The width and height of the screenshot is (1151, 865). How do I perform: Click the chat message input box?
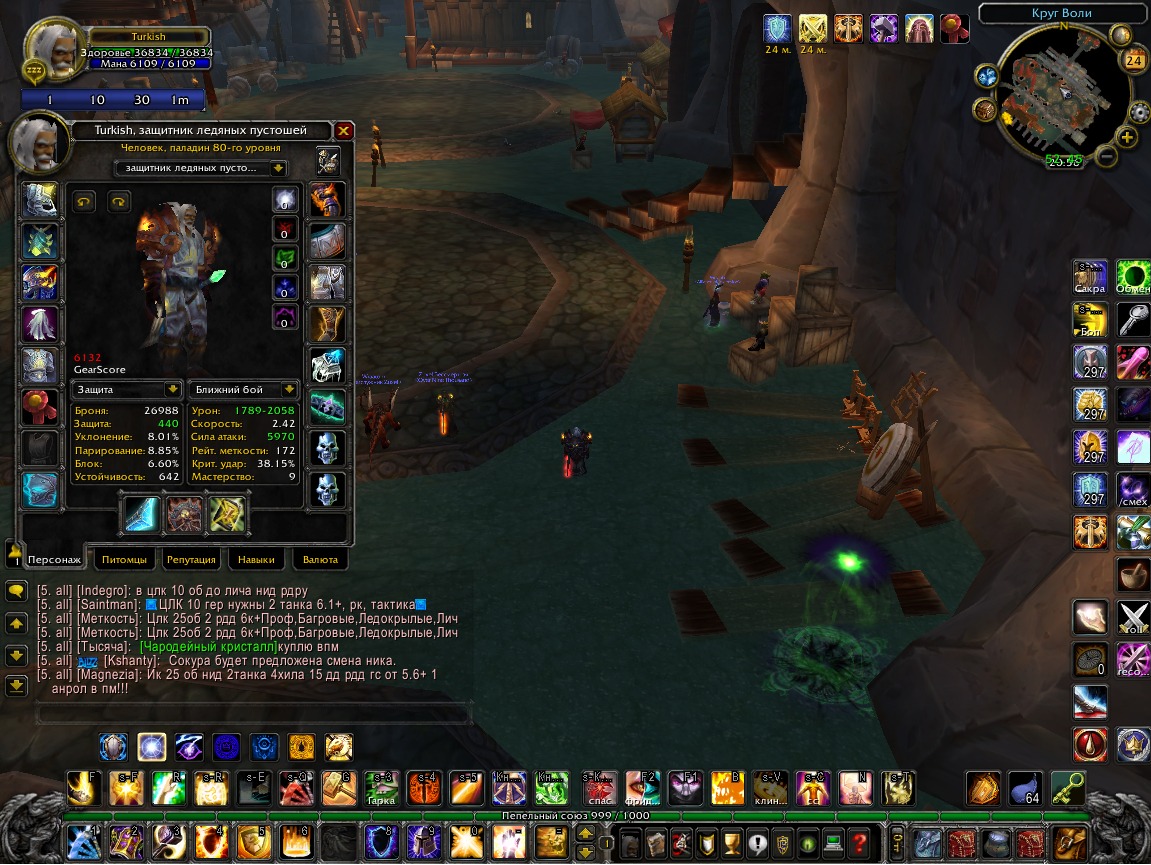point(253,714)
